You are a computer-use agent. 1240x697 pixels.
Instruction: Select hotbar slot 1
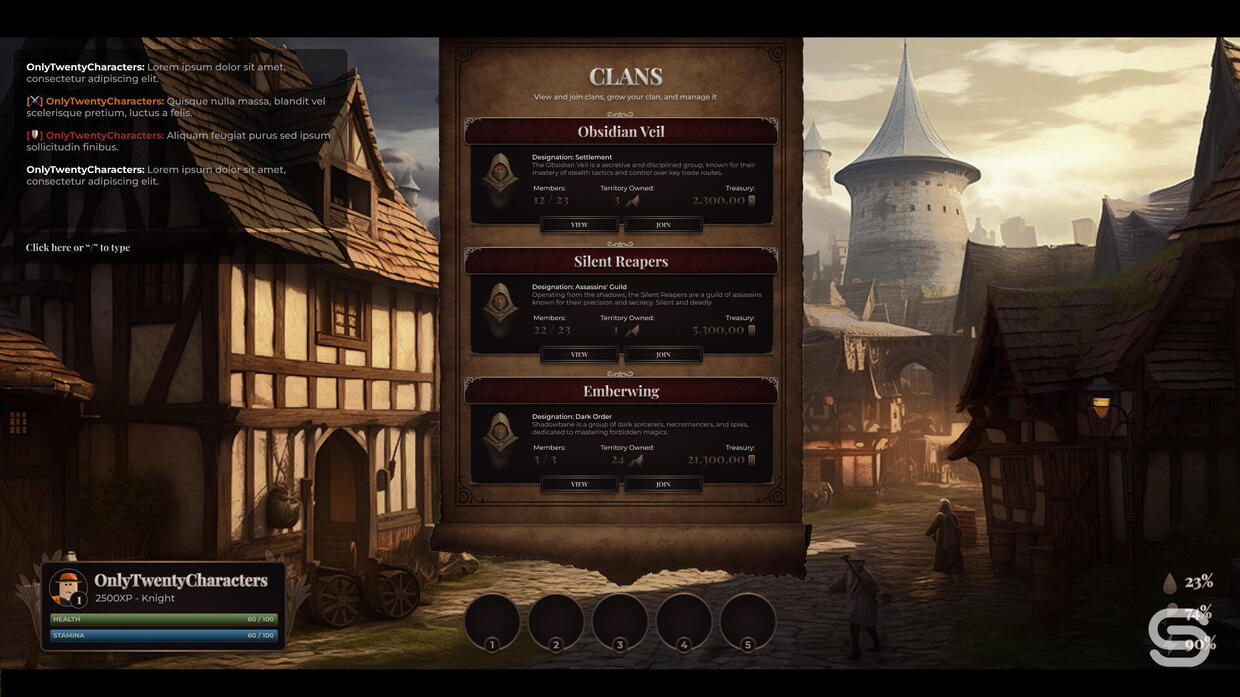tap(492, 621)
